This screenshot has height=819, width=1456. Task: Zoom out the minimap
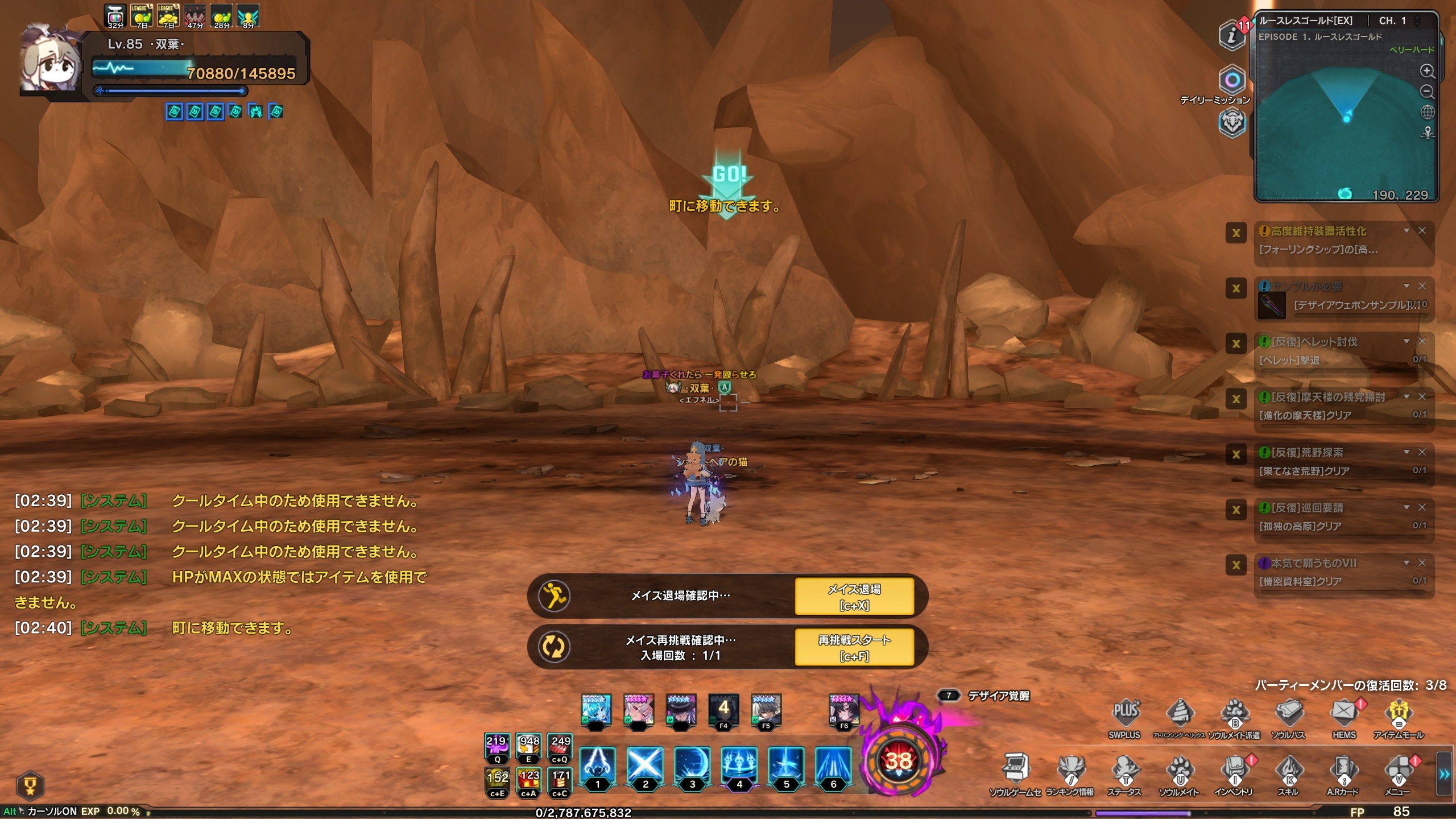tap(1427, 92)
